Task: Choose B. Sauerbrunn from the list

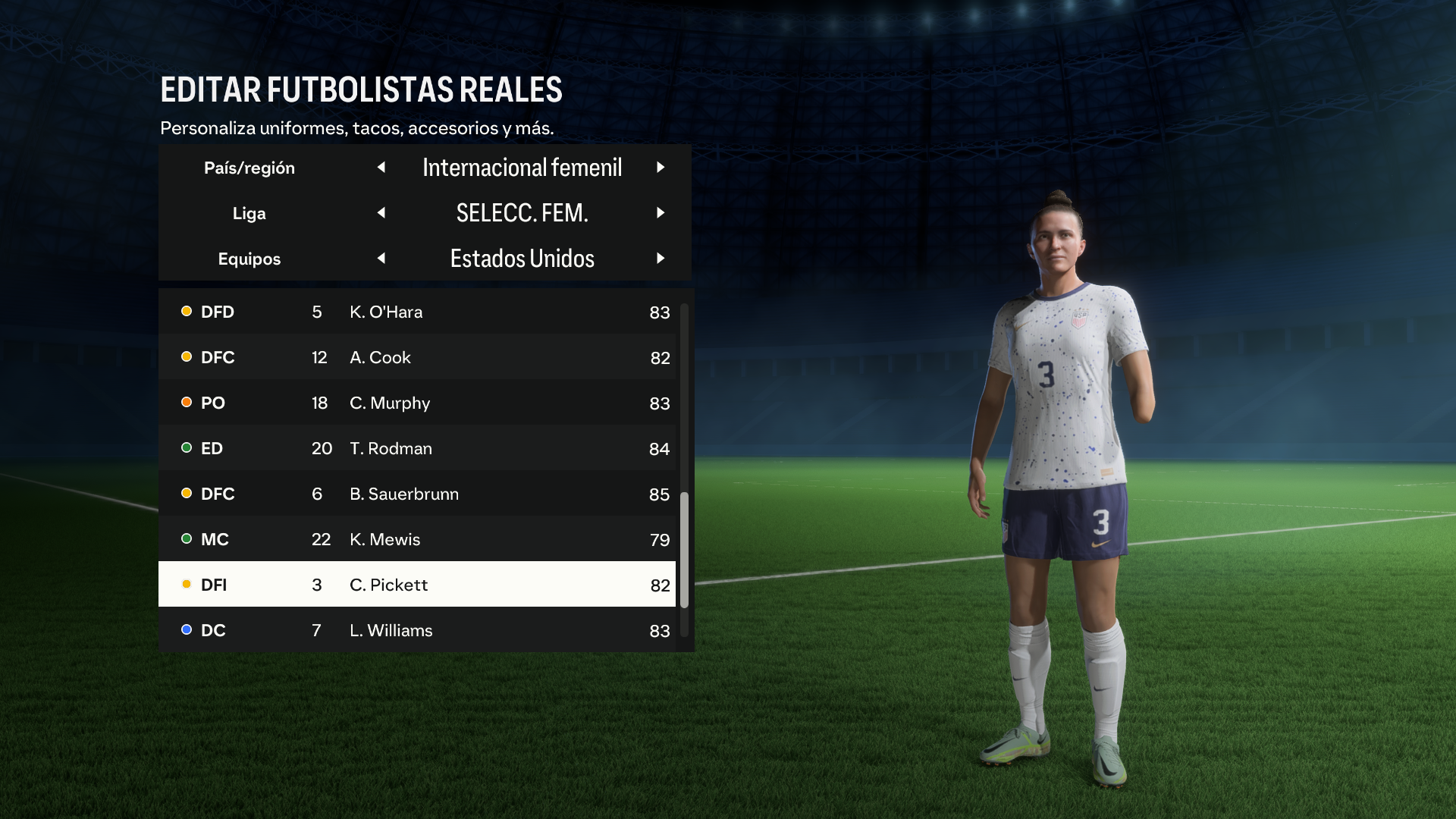Action: (417, 494)
